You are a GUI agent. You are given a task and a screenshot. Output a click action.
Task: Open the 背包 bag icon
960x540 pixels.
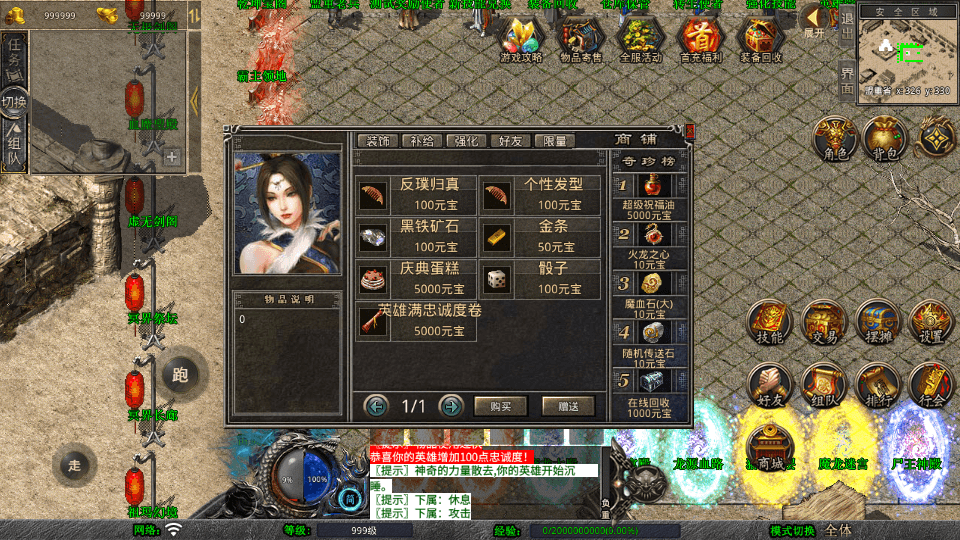[882, 139]
